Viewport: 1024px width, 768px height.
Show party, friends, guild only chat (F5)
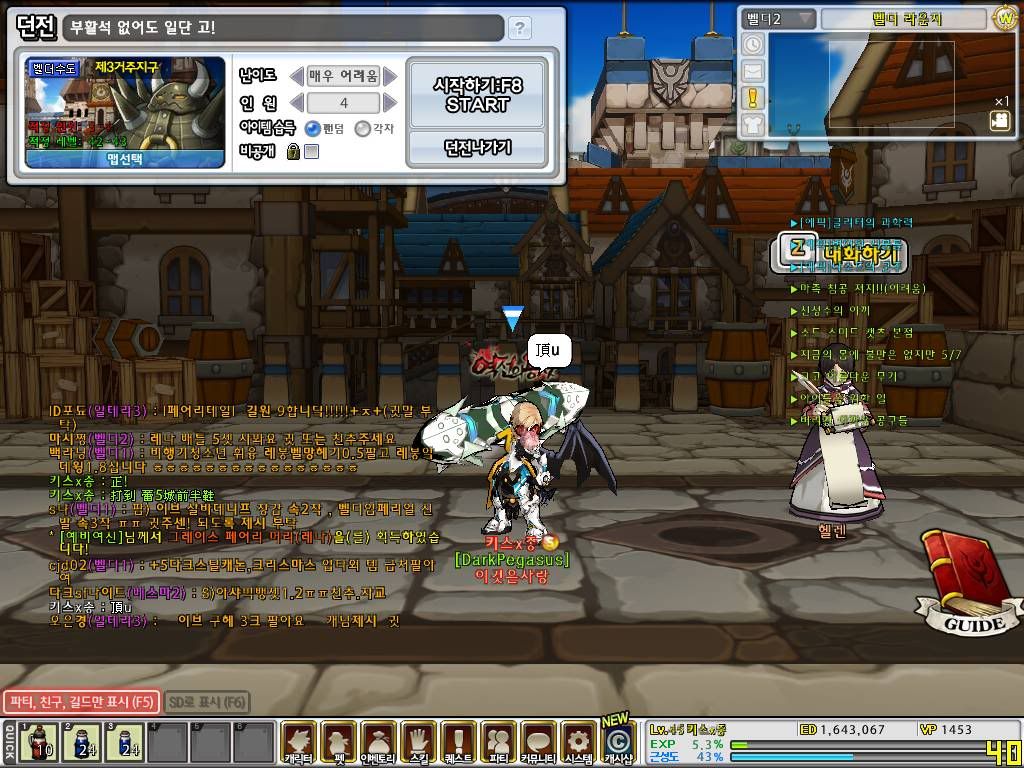coord(80,702)
